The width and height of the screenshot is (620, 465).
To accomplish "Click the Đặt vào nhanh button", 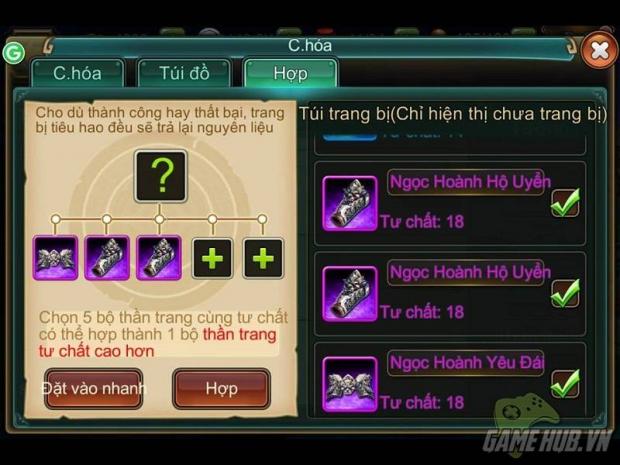I will click(x=93, y=388).
